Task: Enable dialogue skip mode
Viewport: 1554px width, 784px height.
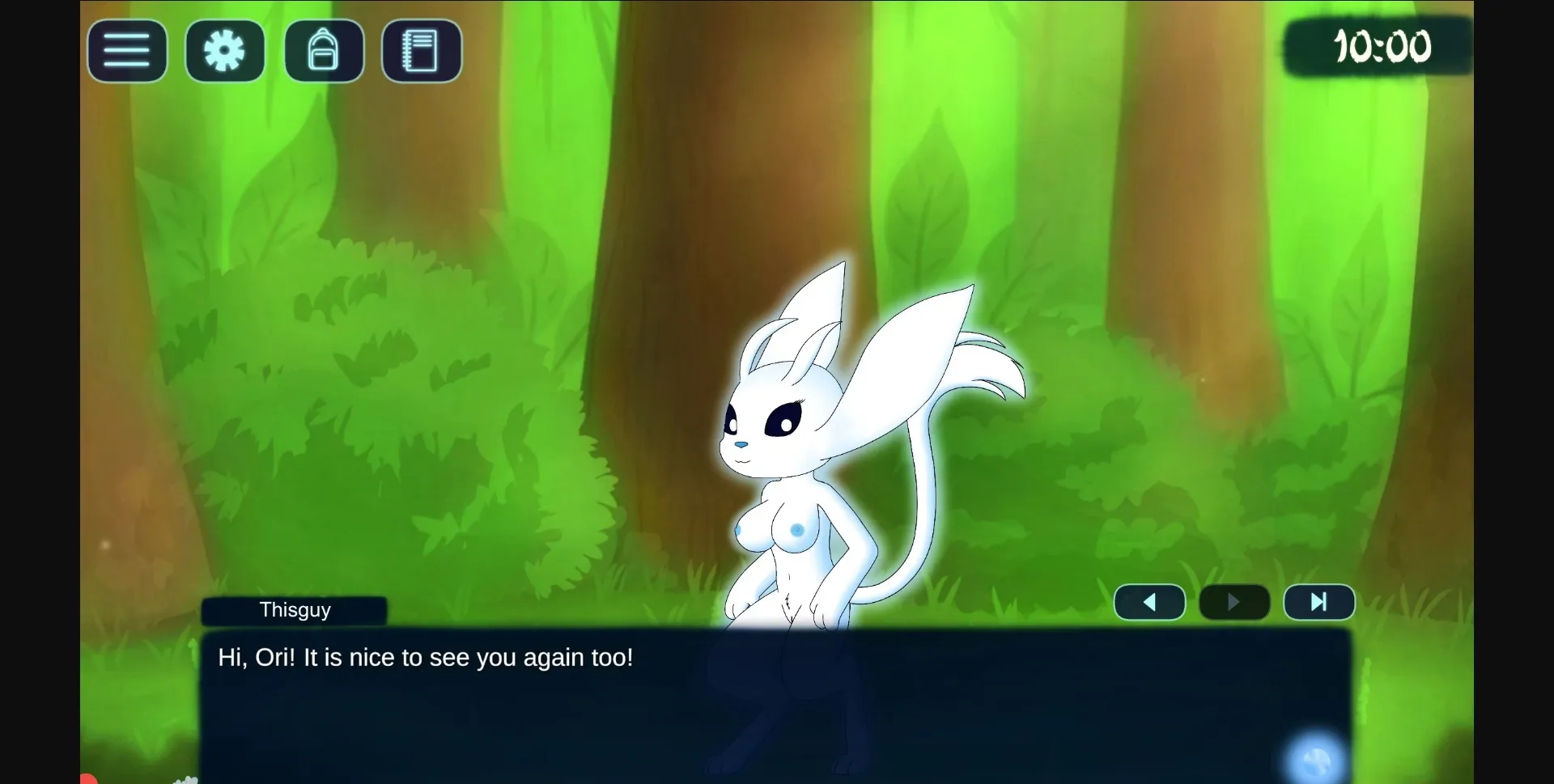Action: pos(1318,602)
